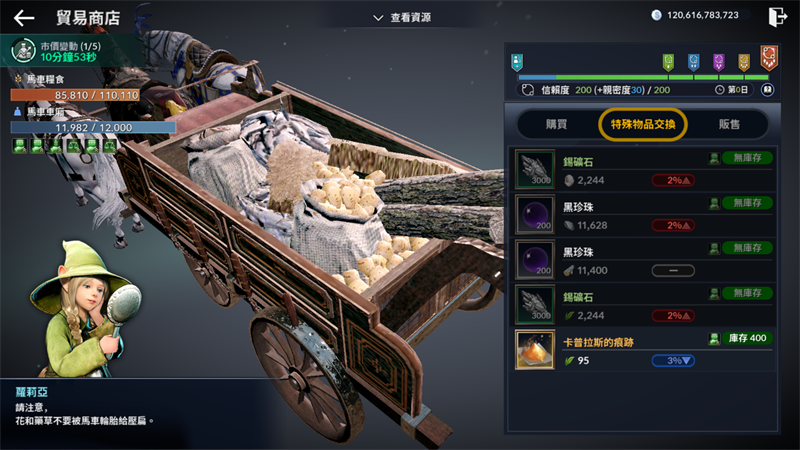Image resolution: width=800 pixels, height=450 pixels.
Task: Expand the 查看資源 dropdown
Action: coord(402,17)
